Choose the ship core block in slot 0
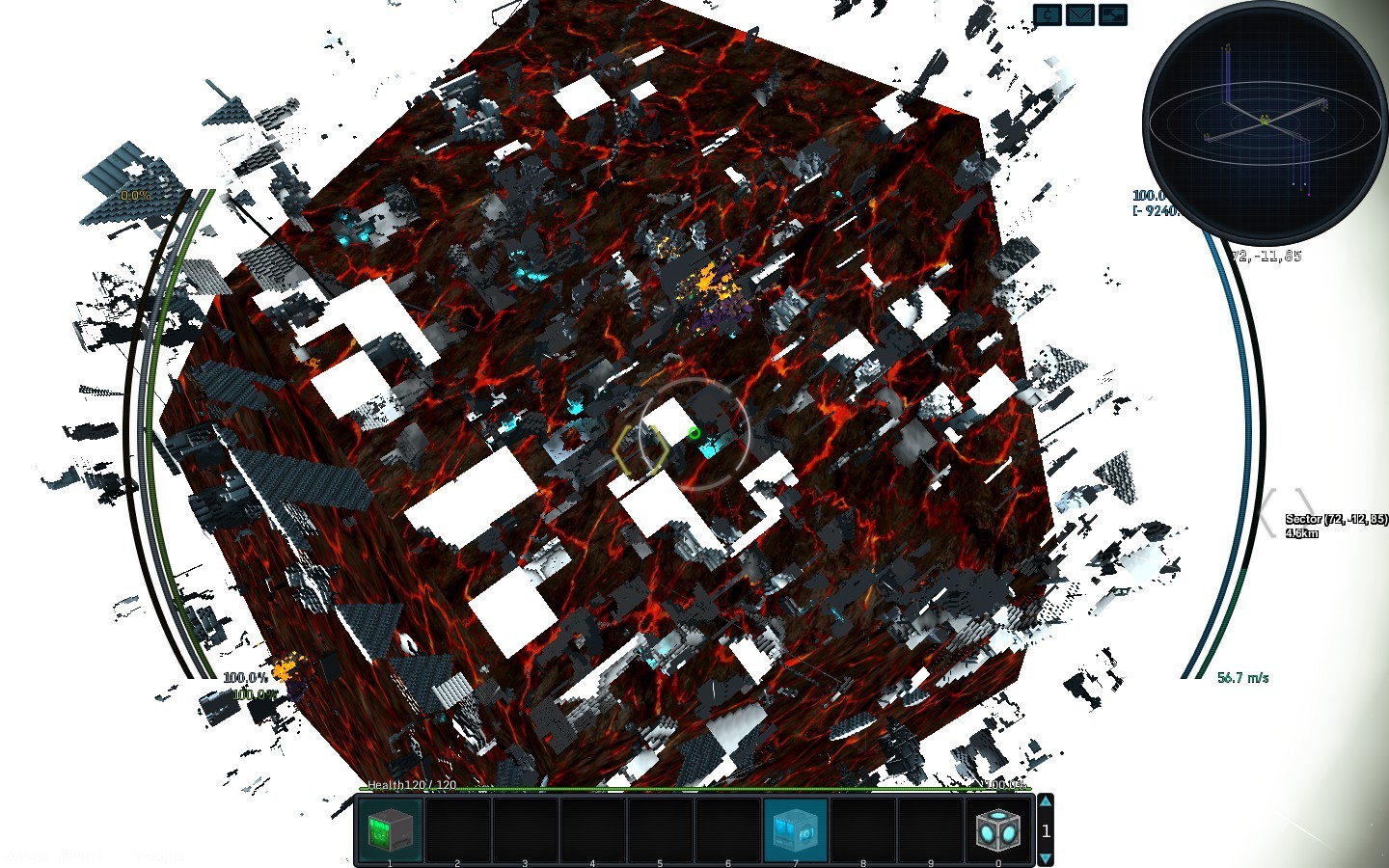 pos(997,829)
